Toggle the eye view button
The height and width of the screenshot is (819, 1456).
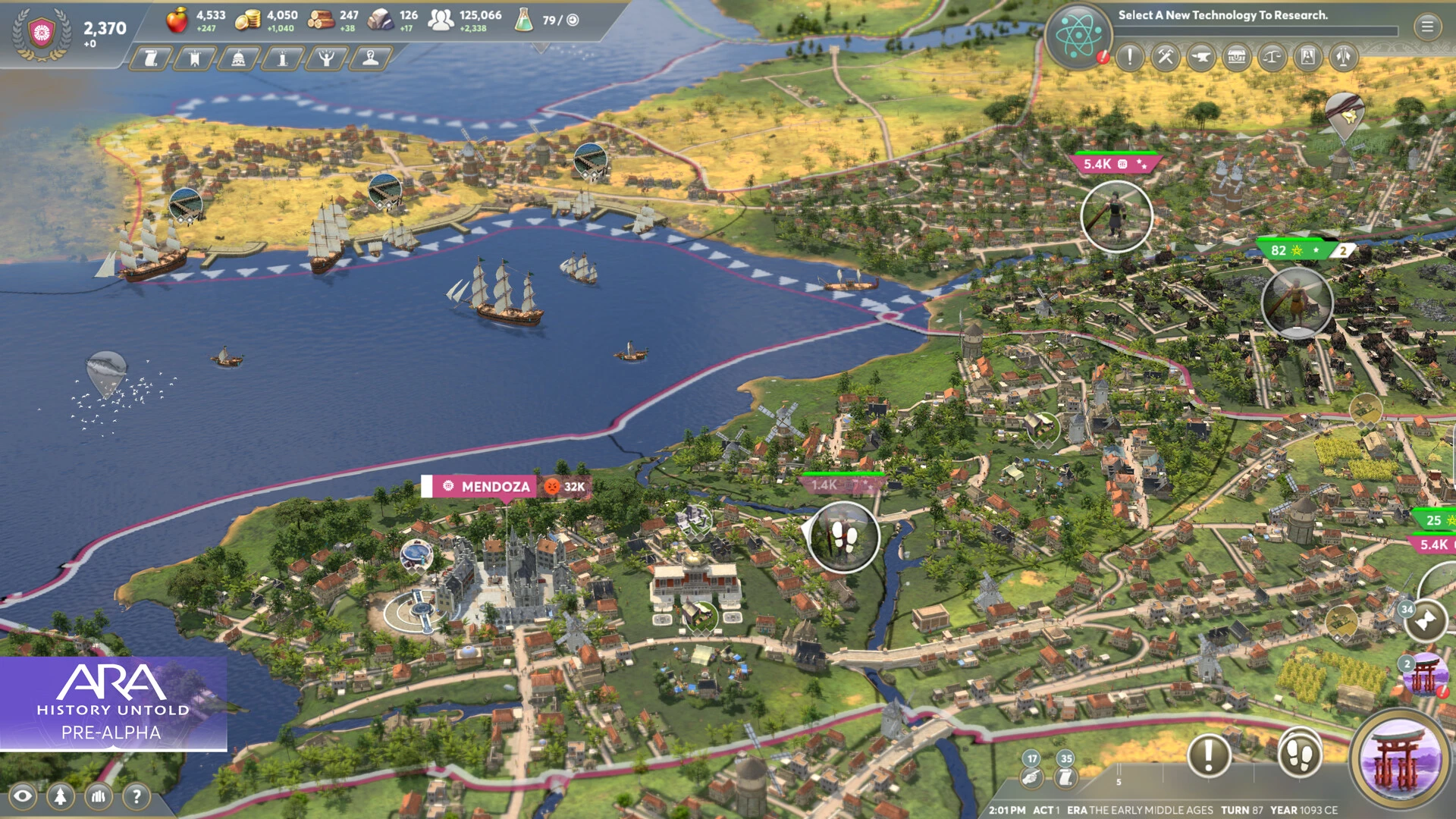[x=23, y=796]
